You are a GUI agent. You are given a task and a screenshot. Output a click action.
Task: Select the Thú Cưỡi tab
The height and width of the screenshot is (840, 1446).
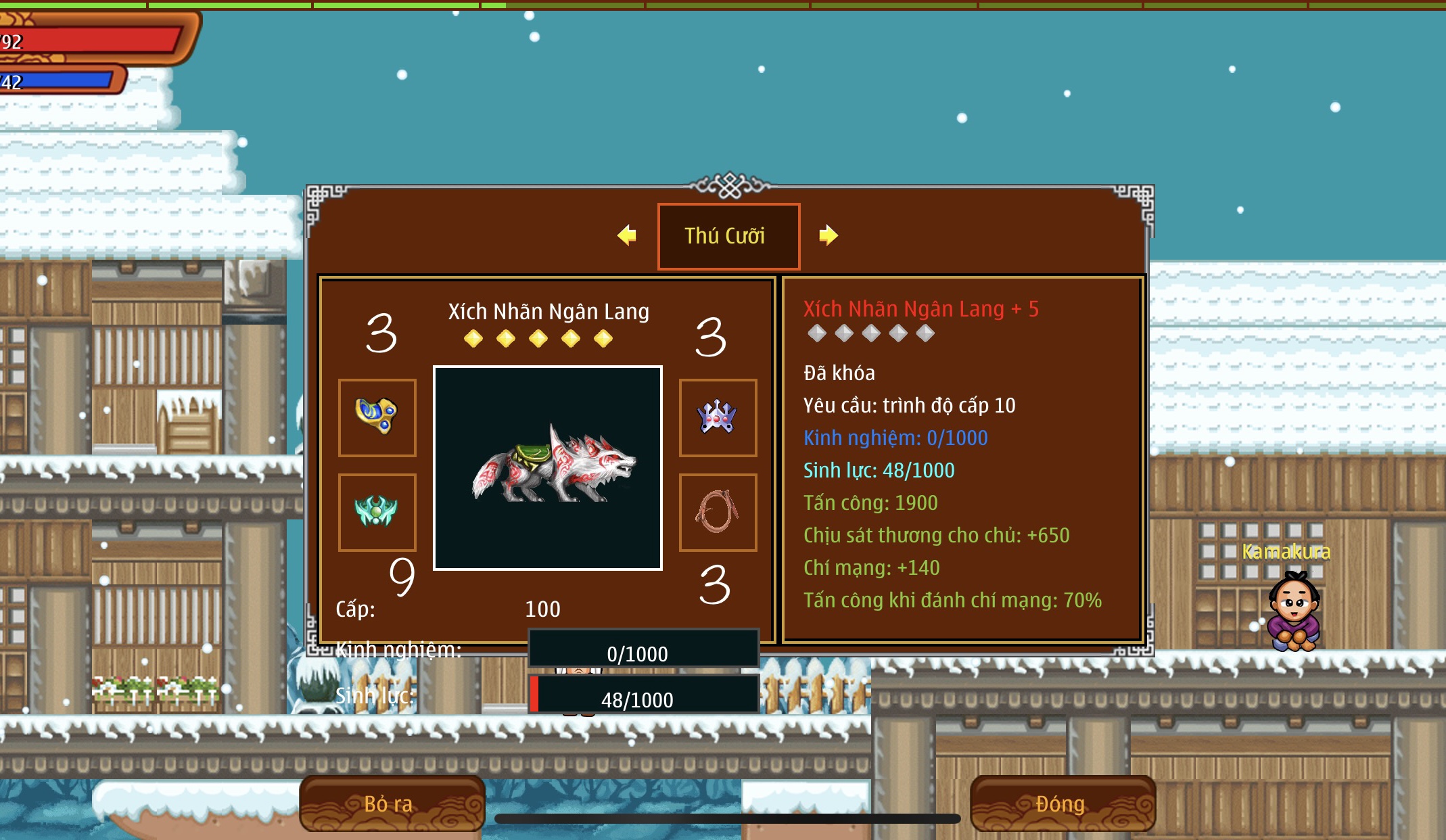pos(728,236)
